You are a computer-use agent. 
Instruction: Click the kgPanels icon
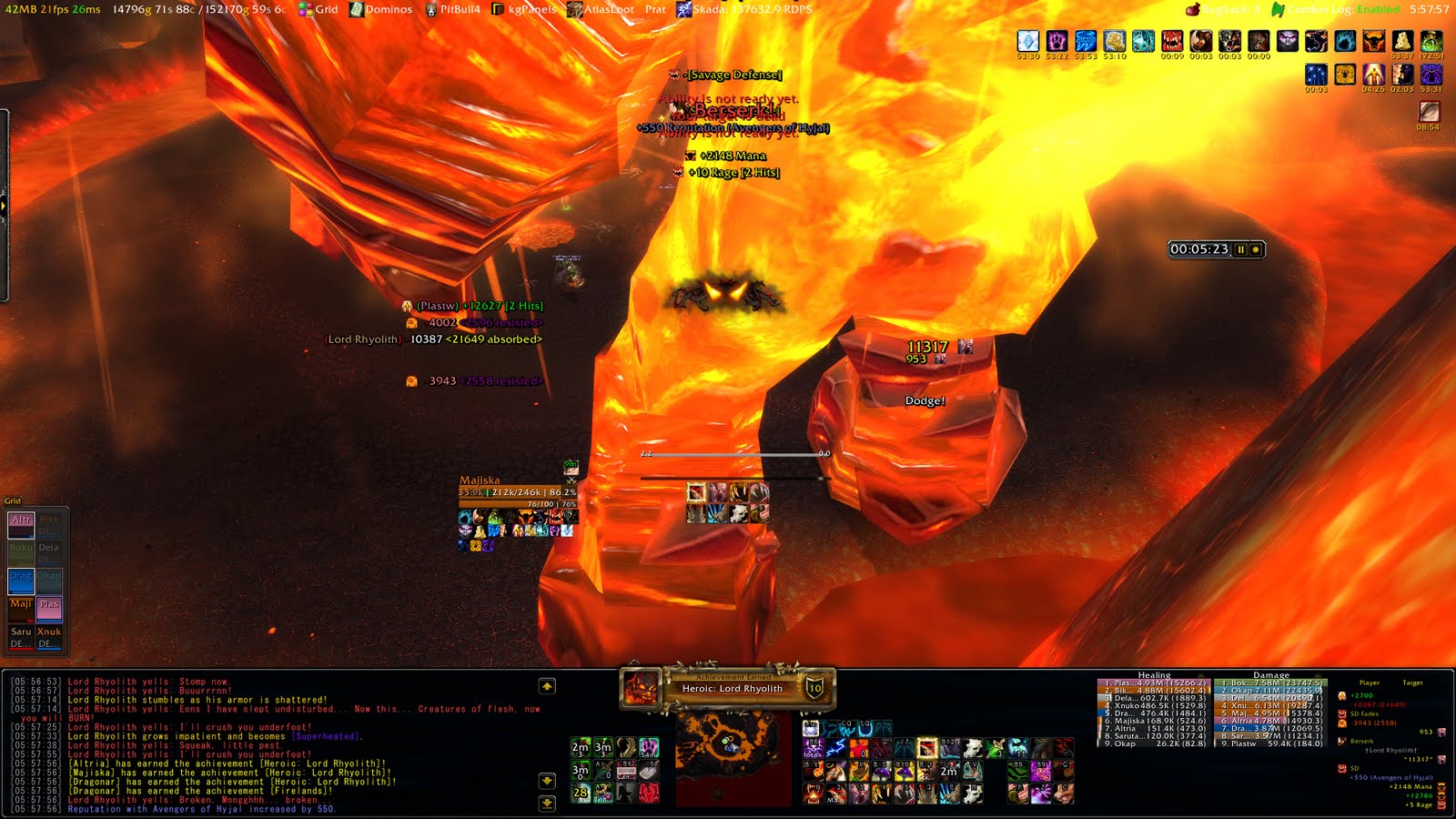point(497,10)
